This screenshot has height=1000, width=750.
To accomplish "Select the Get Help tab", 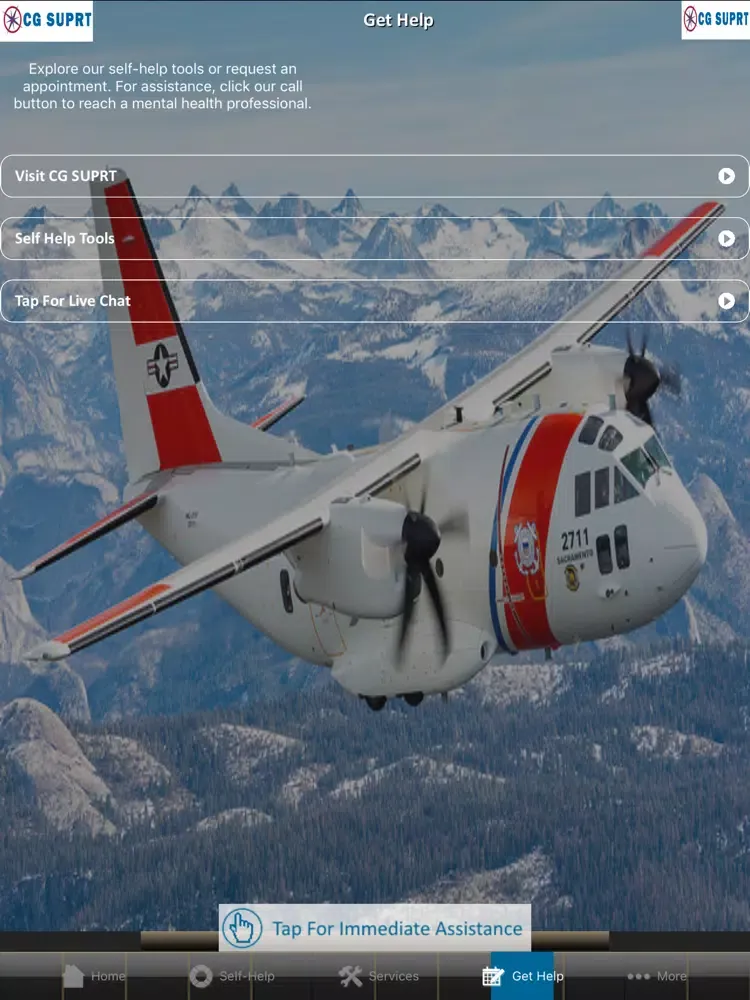I will [523, 976].
